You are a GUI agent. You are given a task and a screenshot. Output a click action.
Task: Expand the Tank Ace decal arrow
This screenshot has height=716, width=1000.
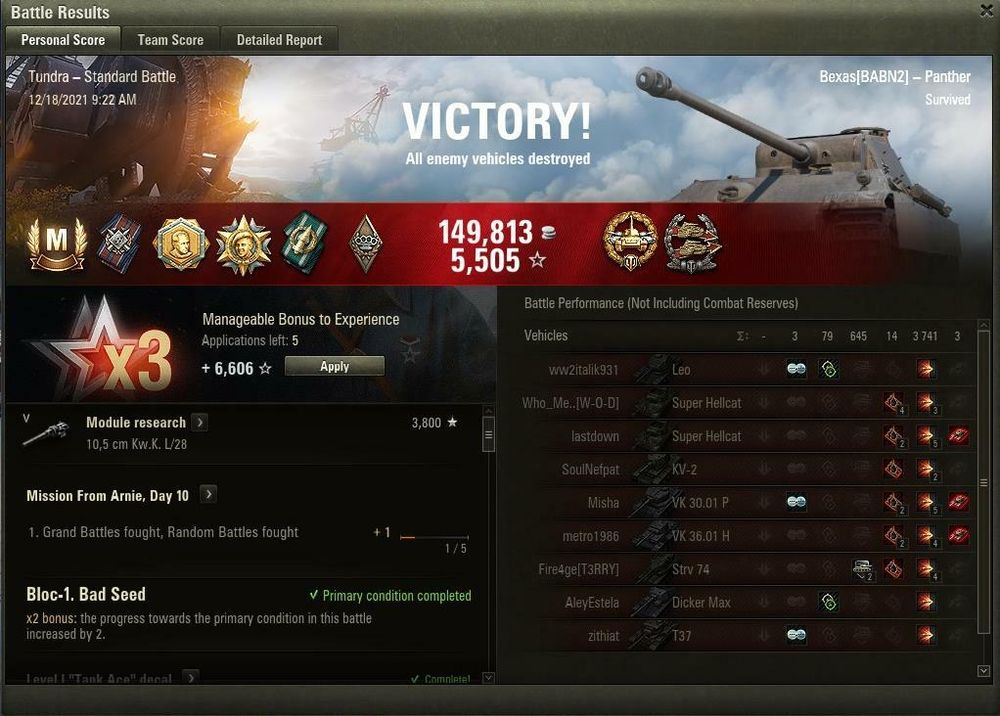pyautogui.click(x=190, y=678)
